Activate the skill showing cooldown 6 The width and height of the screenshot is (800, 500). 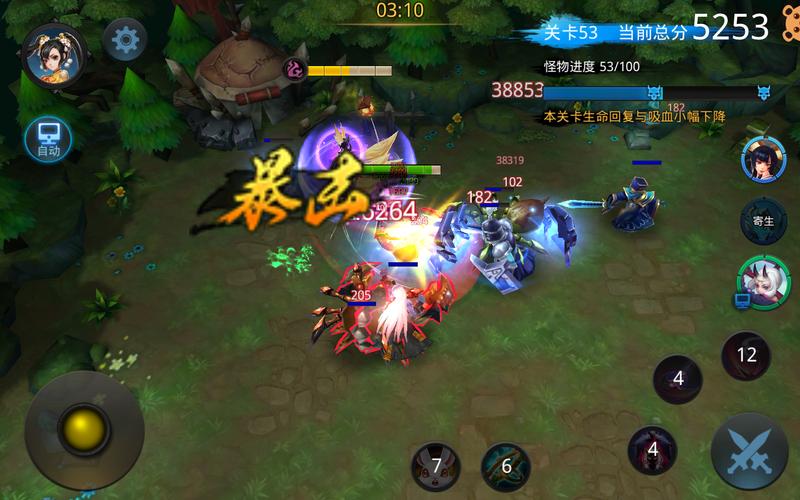[506, 466]
